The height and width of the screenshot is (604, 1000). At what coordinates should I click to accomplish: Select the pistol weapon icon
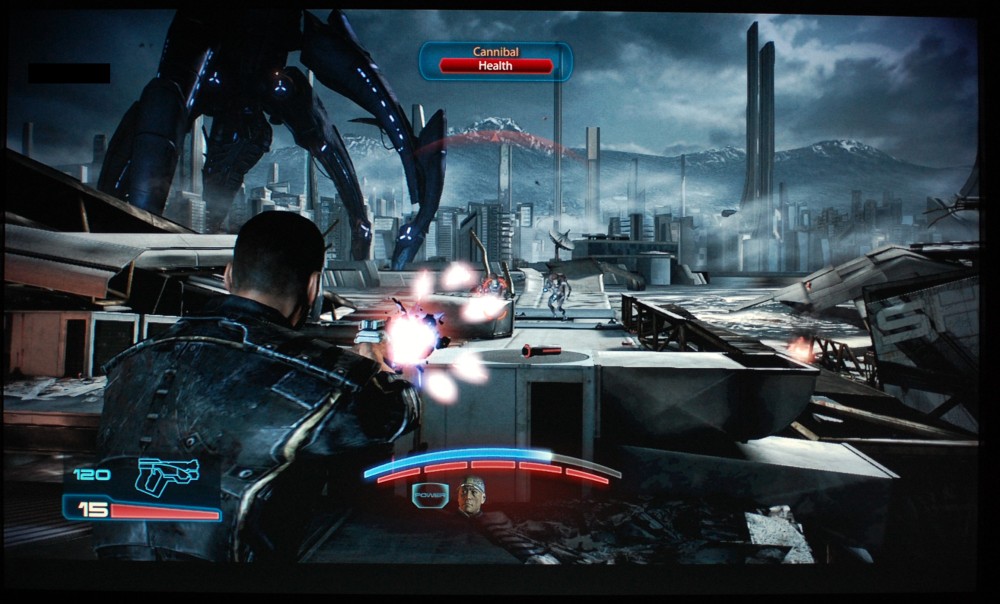(x=166, y=475)
